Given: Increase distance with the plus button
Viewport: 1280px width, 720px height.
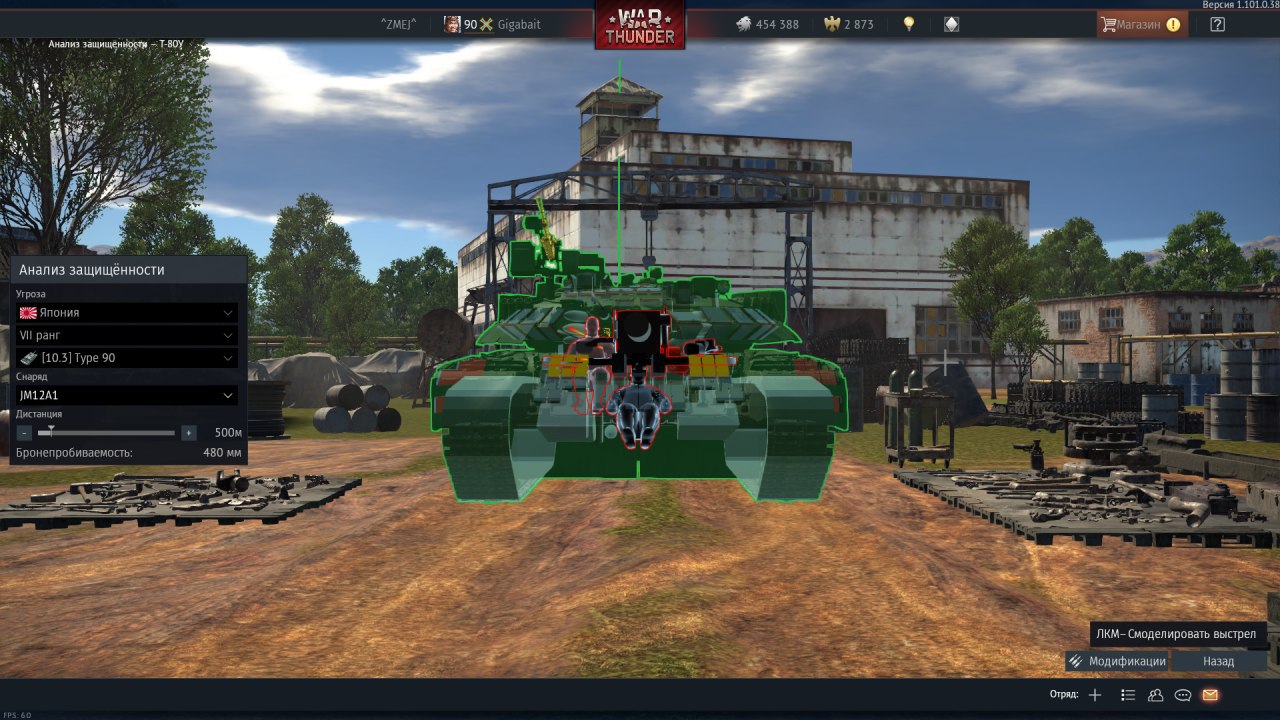Looking at the screenshot, I should 188,433.
